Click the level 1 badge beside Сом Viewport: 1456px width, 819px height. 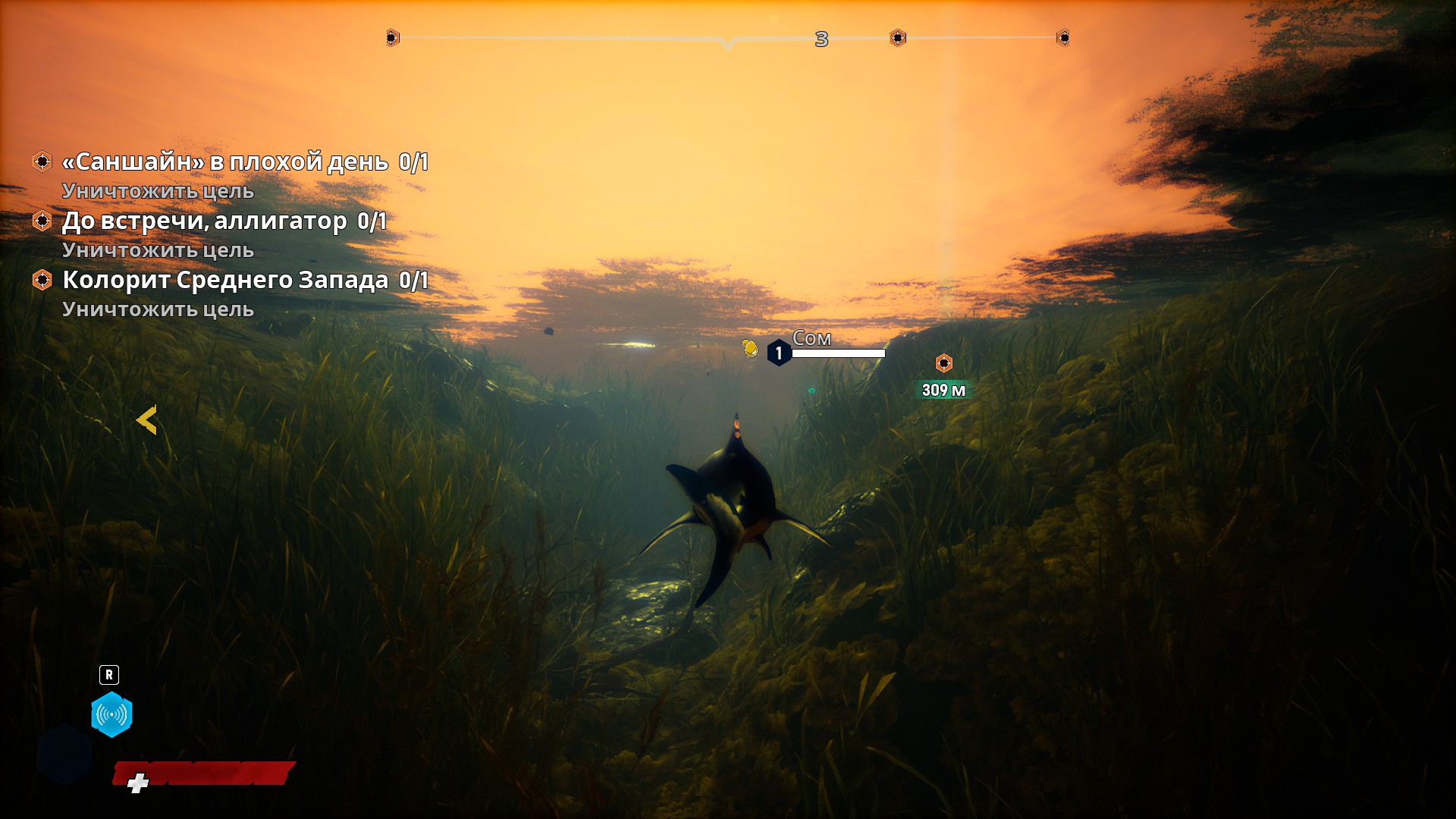point(779,353)
